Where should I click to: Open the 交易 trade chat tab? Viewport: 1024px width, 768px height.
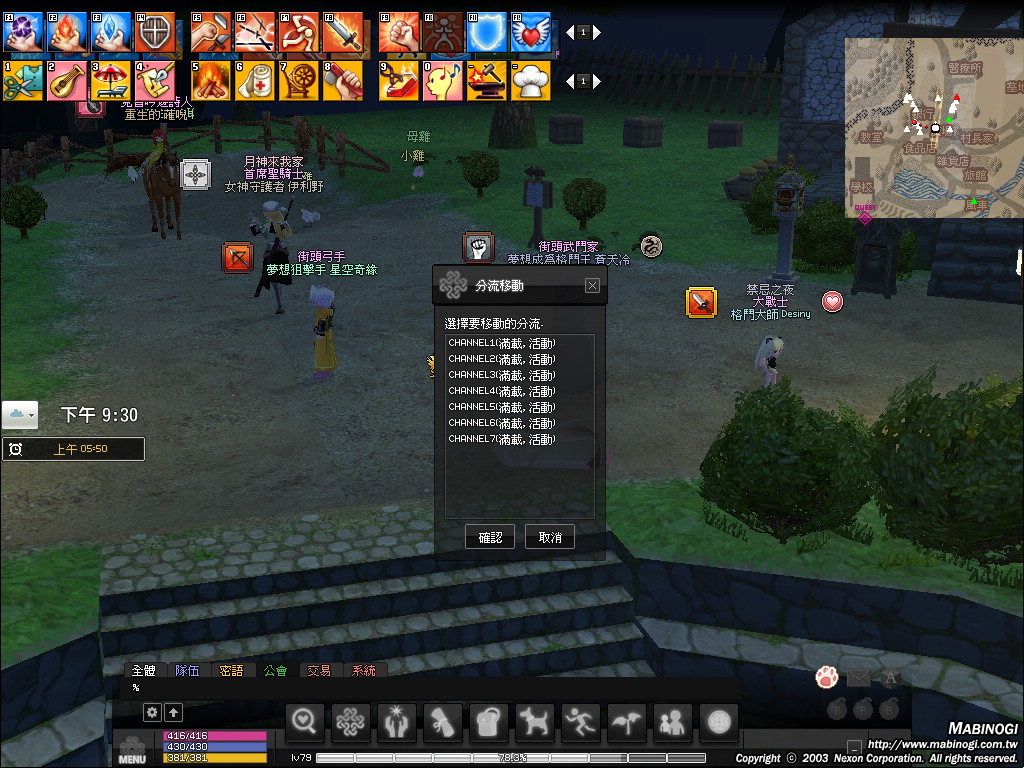click(319, 670)
